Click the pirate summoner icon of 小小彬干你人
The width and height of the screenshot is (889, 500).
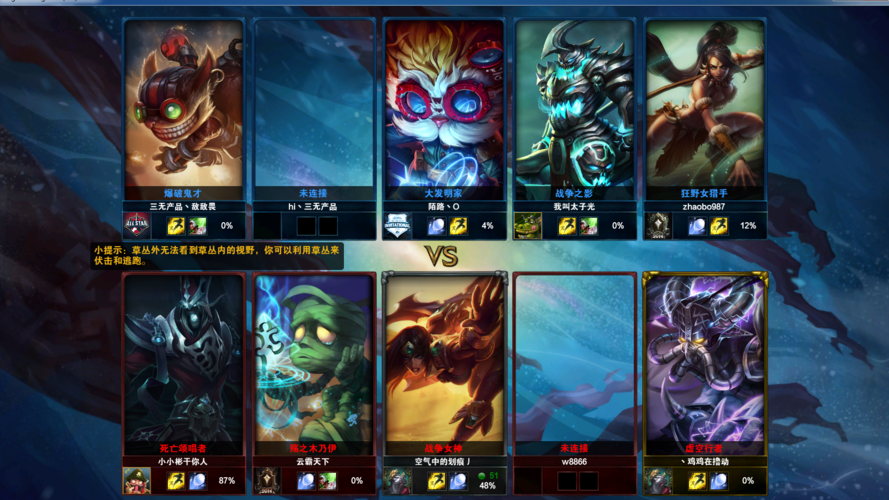(136, 481)
